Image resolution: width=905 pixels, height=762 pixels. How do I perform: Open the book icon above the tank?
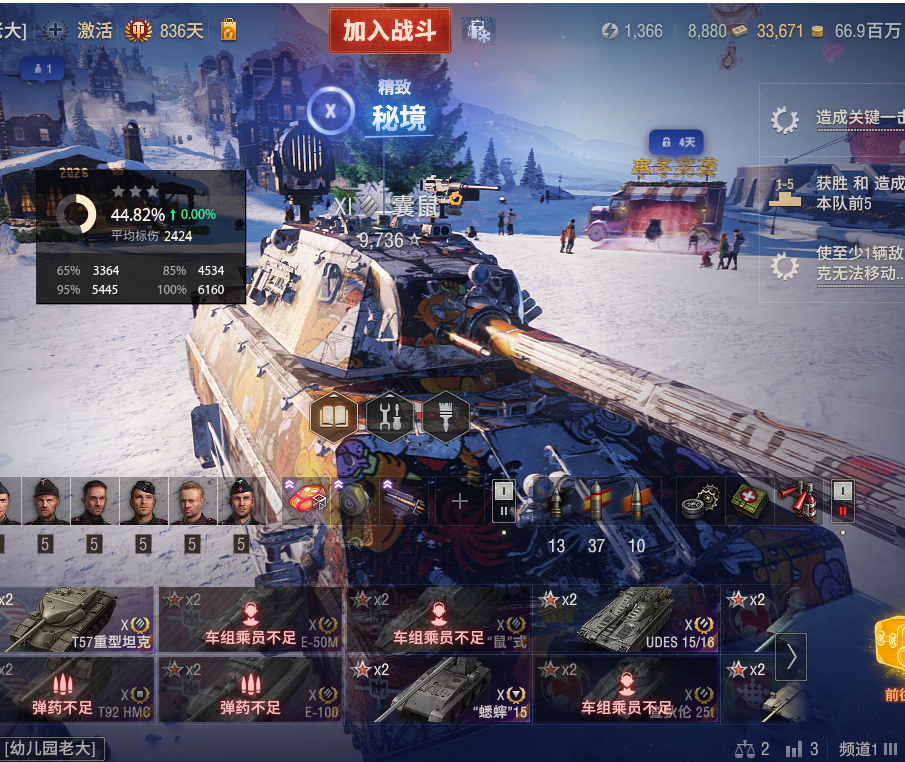(x=333, y=417)
